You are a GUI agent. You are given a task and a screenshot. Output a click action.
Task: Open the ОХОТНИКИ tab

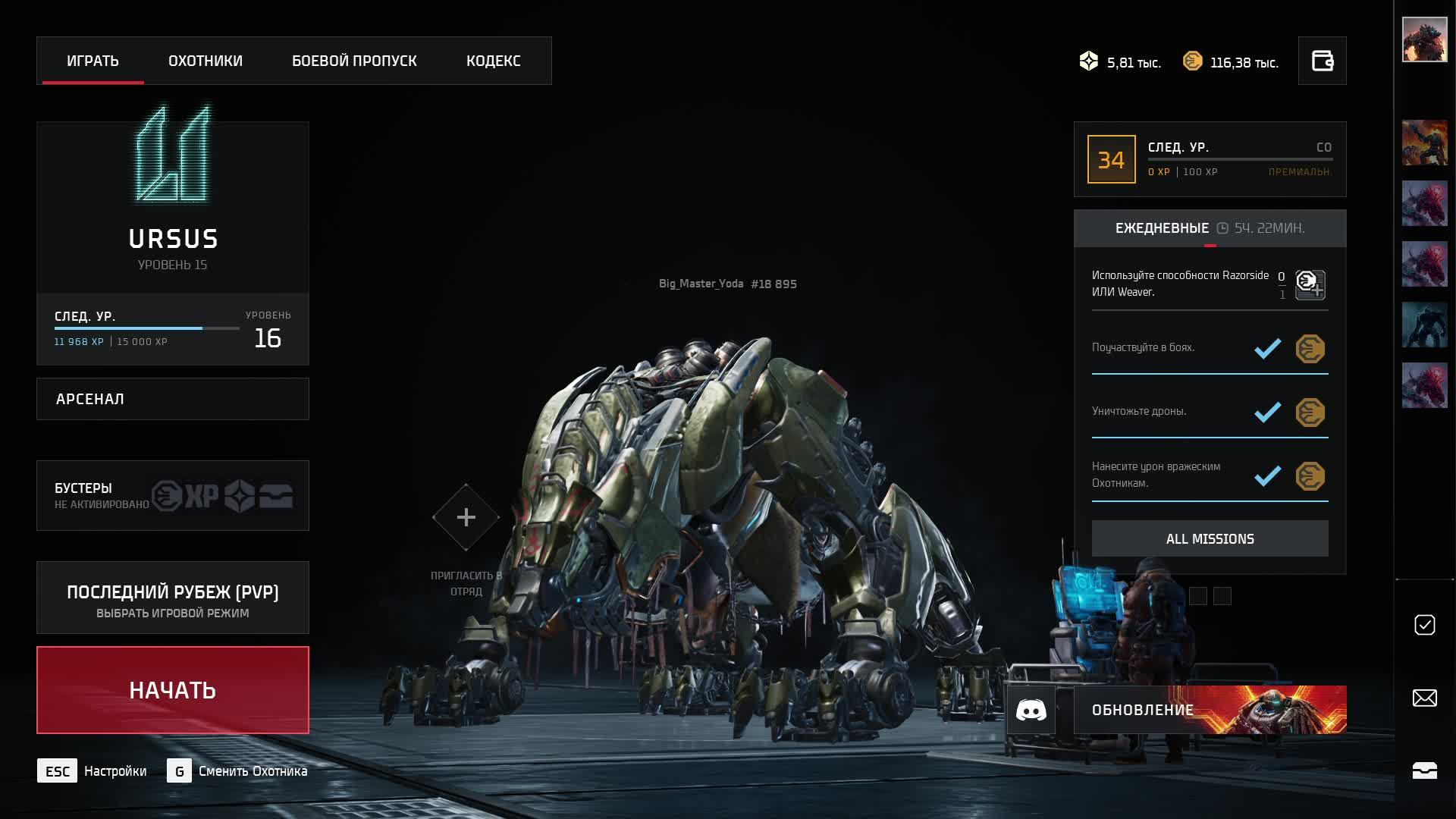206,61
